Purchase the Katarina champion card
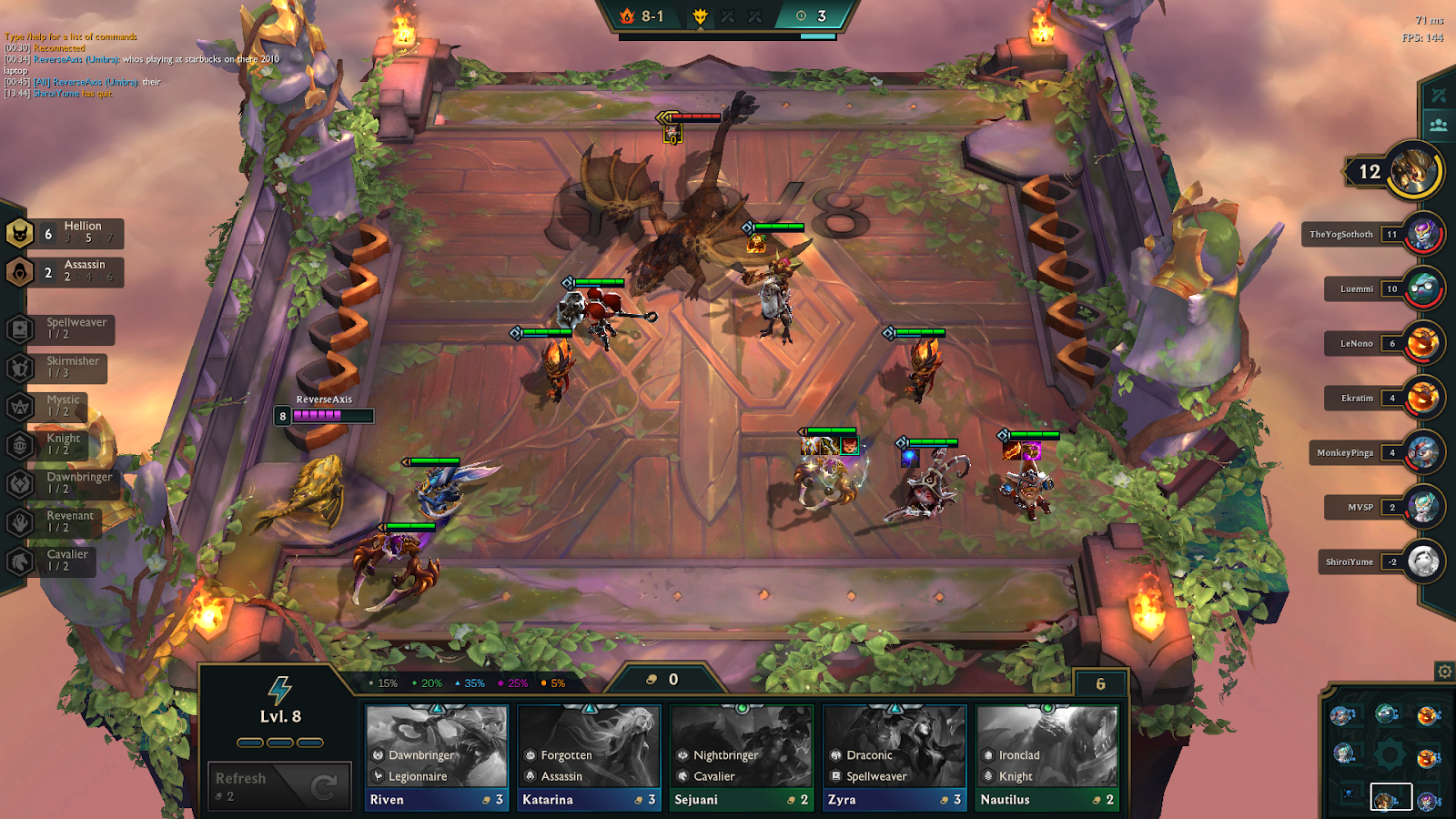This screenshot has width=1456, height=819. 589,757
